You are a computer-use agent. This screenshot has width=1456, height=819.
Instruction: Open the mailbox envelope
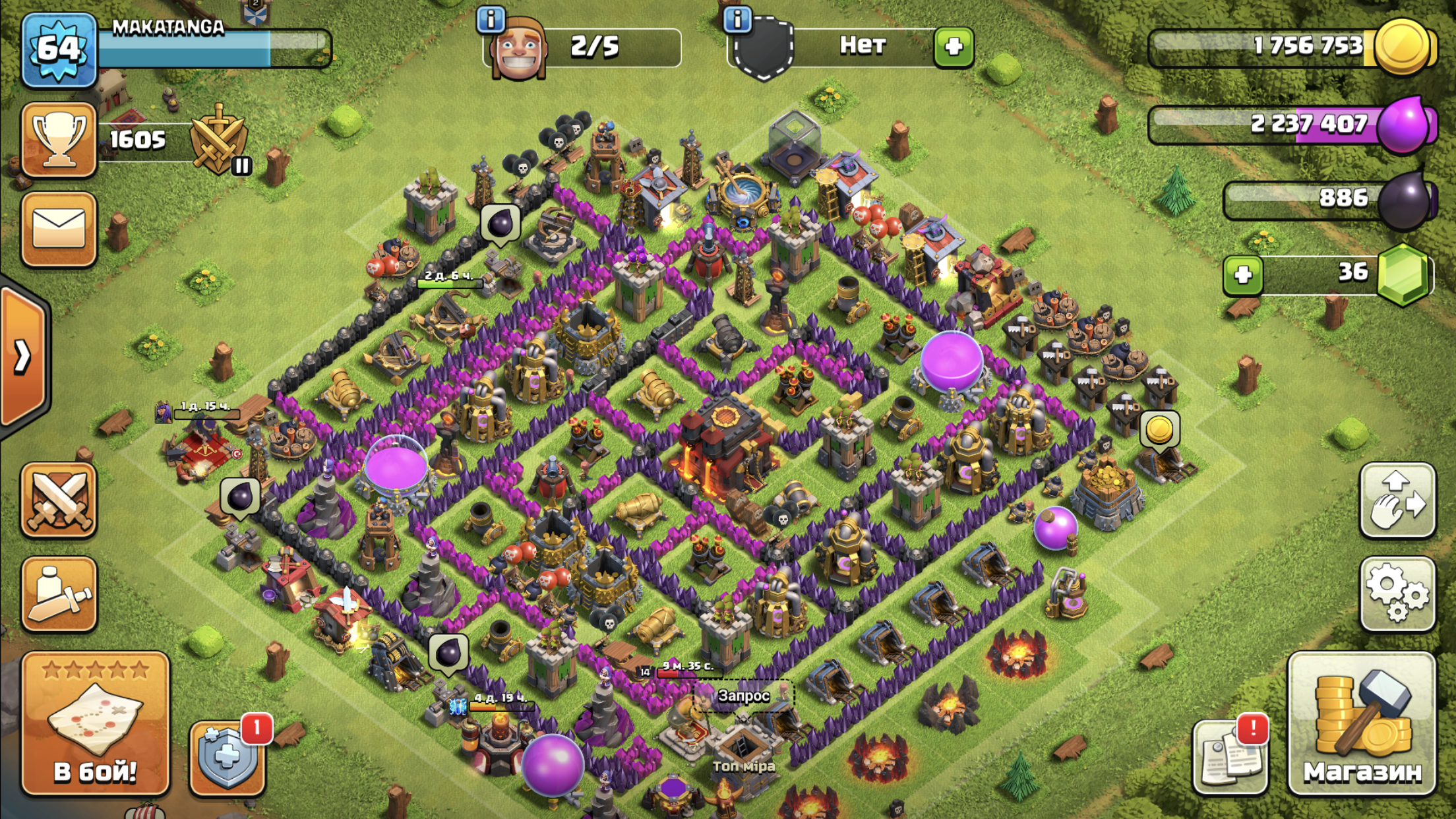pyautogui.click(x=59, y=229)
